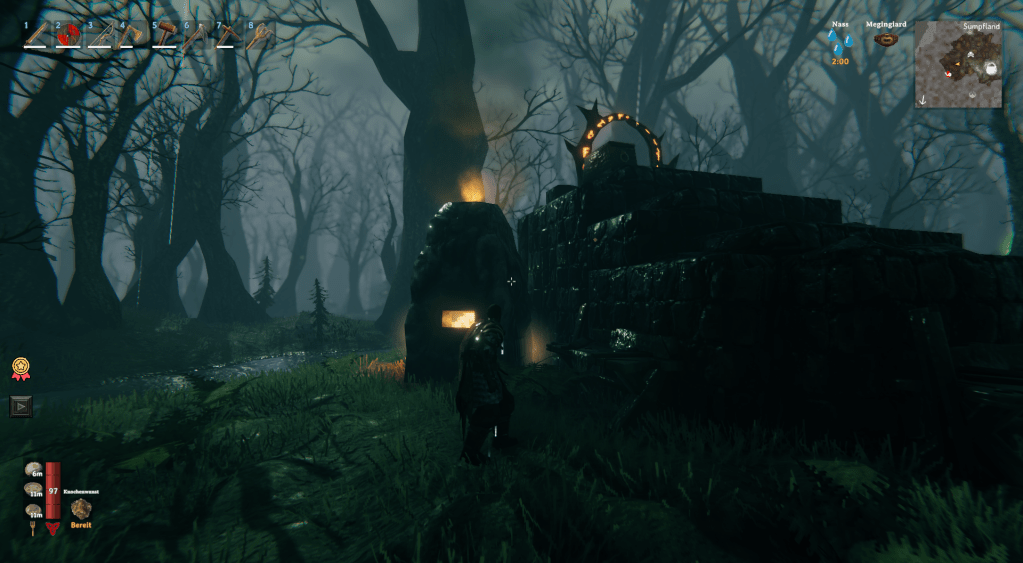Equip the pickaxe in hotbar slot 7
Viewport: 1023px width, 563px height.
pyautogui.click(x=228, y=35)
